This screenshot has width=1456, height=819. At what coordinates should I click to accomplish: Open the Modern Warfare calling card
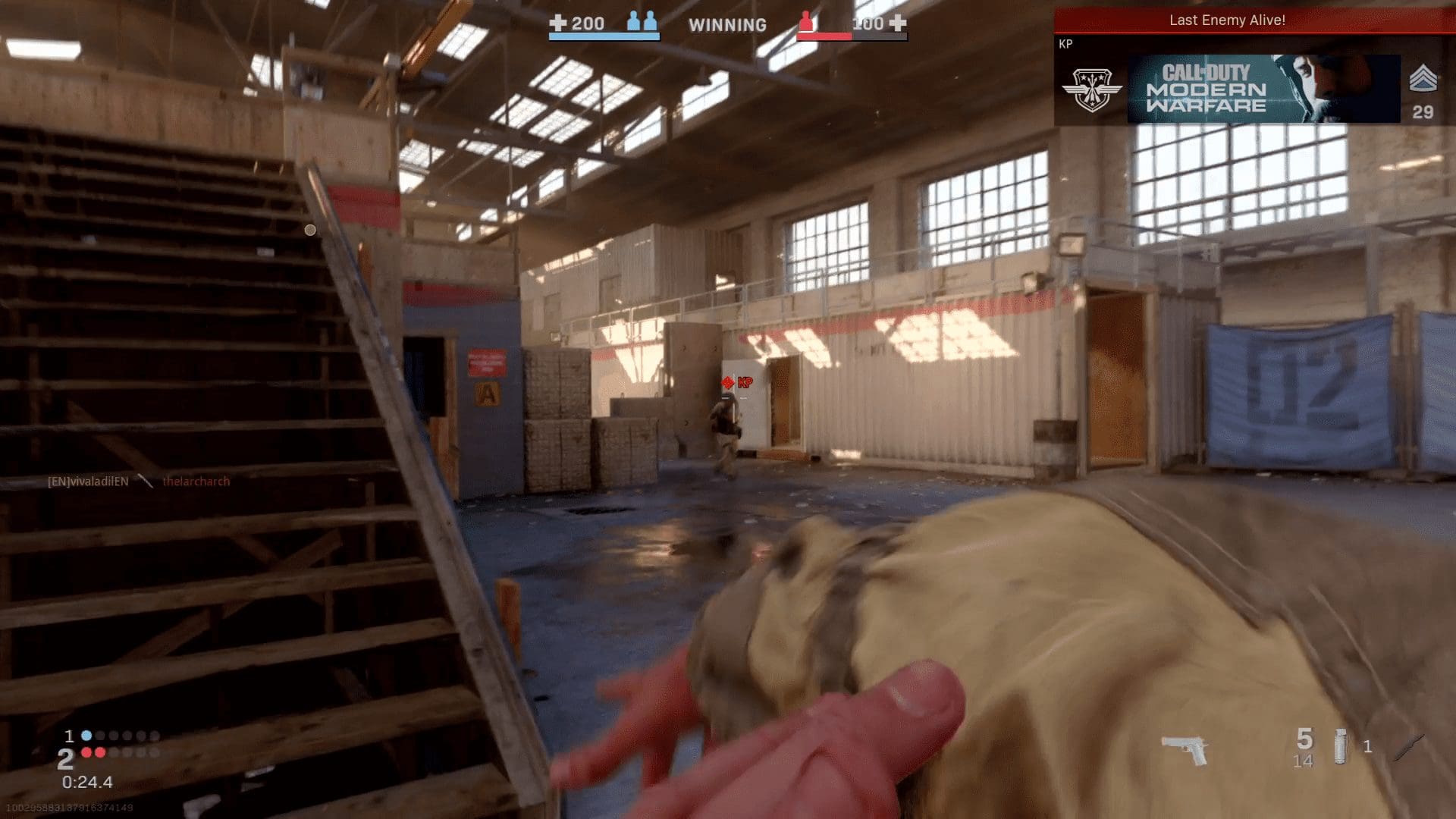1263,89
